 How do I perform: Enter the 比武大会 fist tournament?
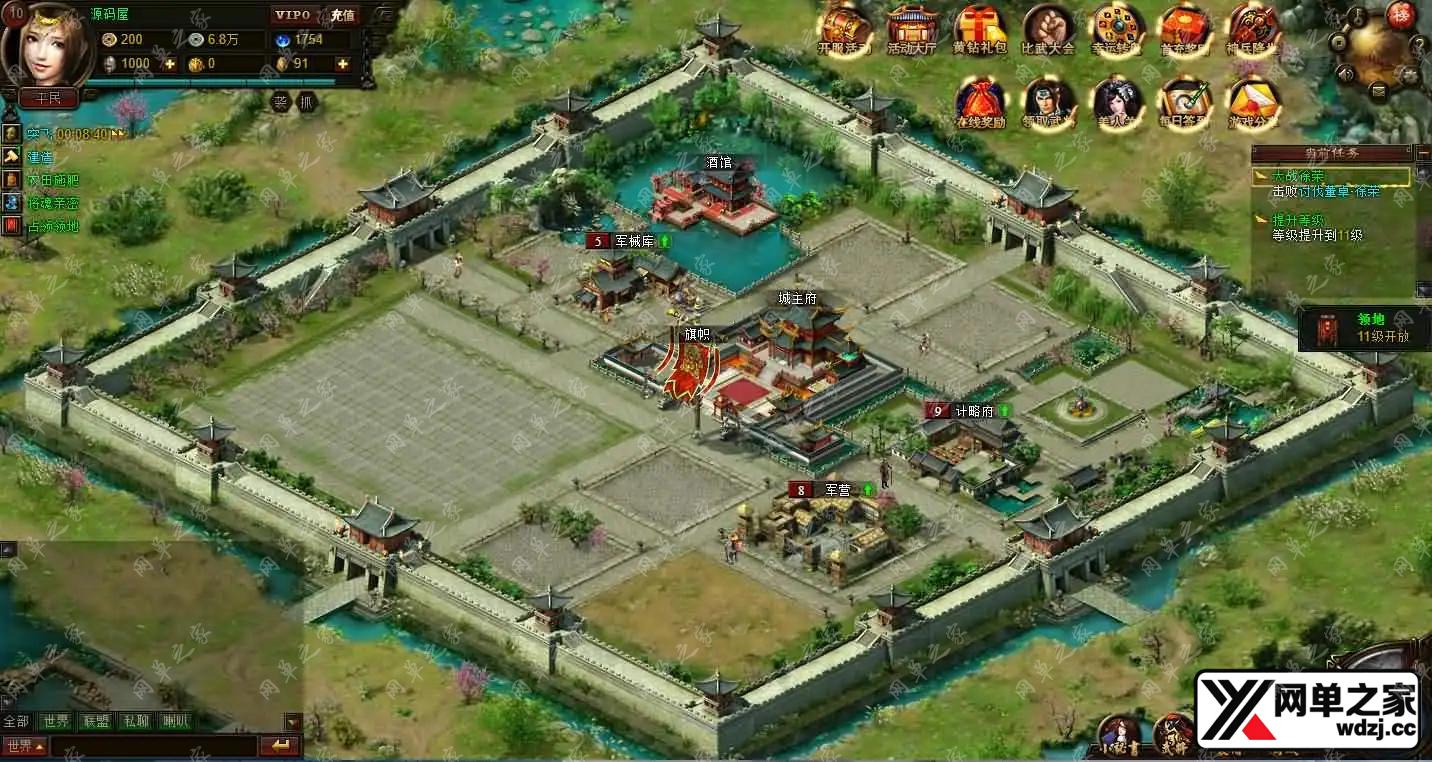click(1047, 28)
